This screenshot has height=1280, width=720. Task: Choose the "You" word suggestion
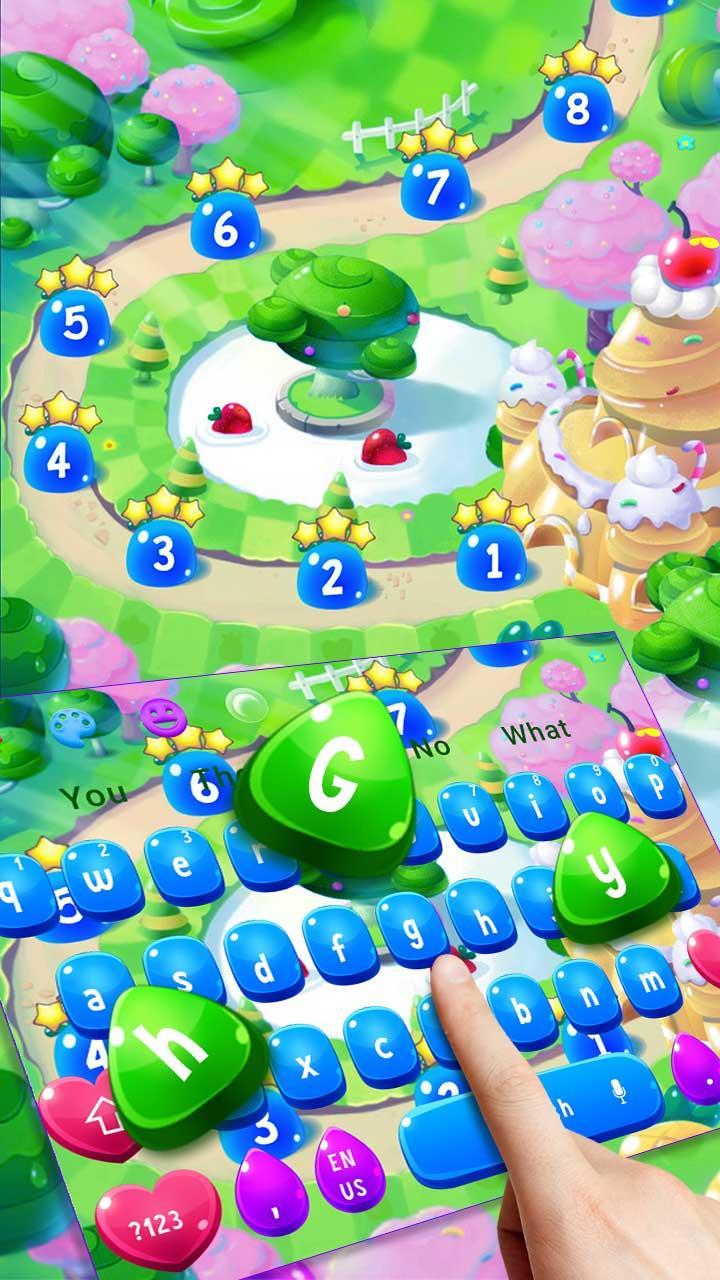pyautogui.click(x=93, y=795)
